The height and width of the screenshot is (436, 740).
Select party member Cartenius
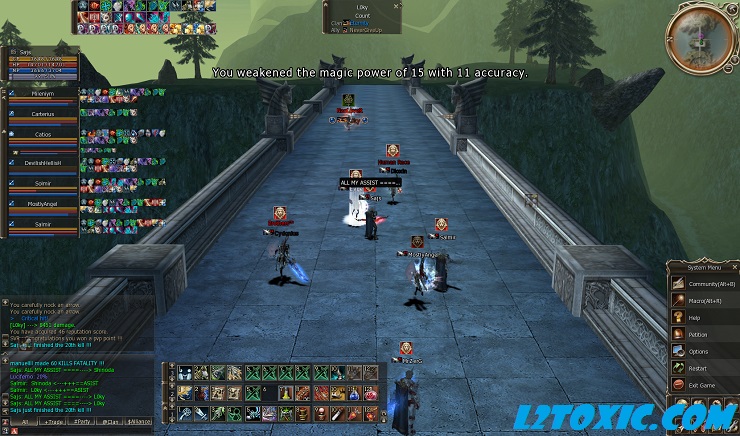pyautogui.click(x=42, y=113)
